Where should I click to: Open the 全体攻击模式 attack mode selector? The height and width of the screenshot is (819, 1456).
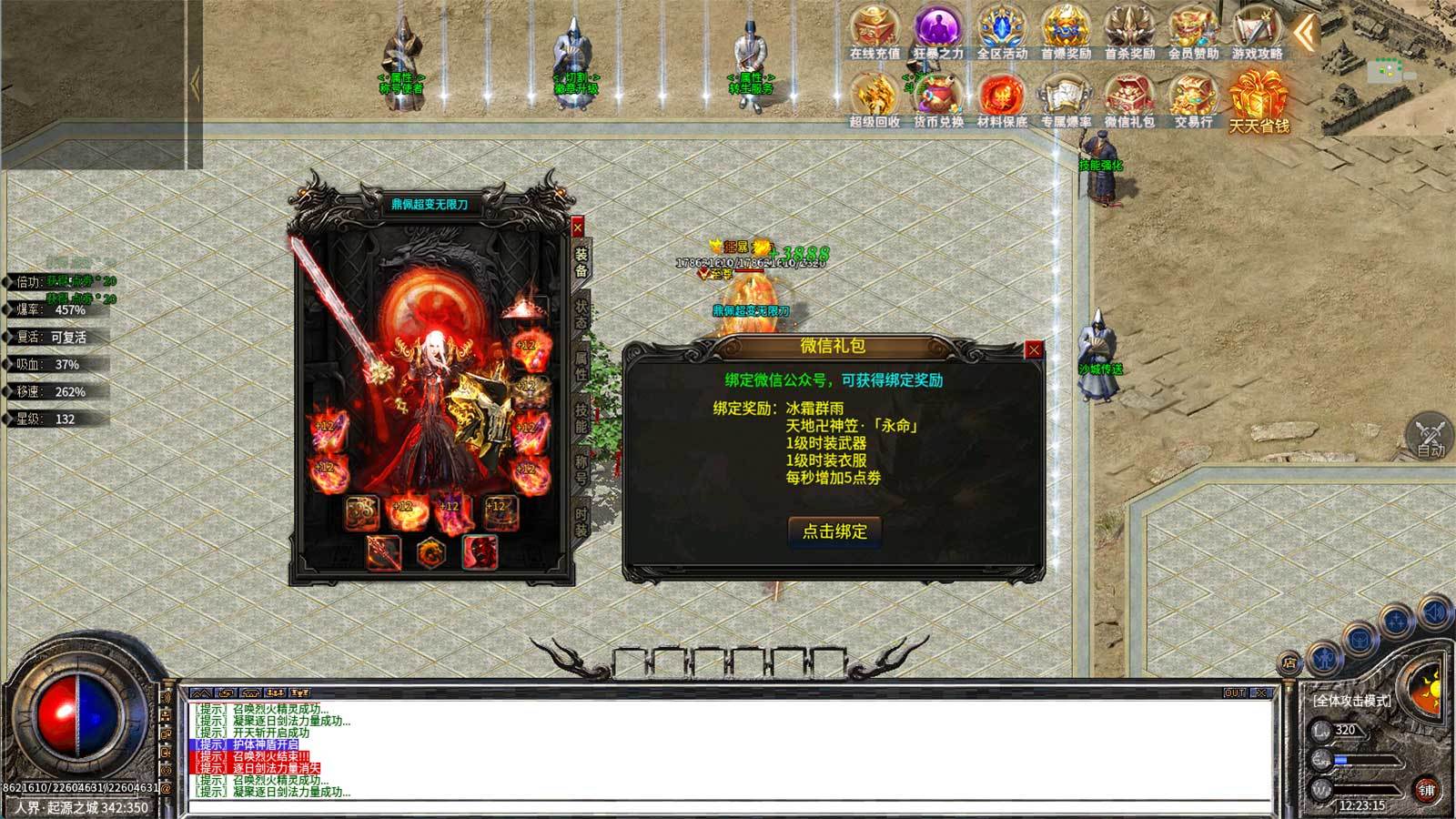[x=1352, y=701]
